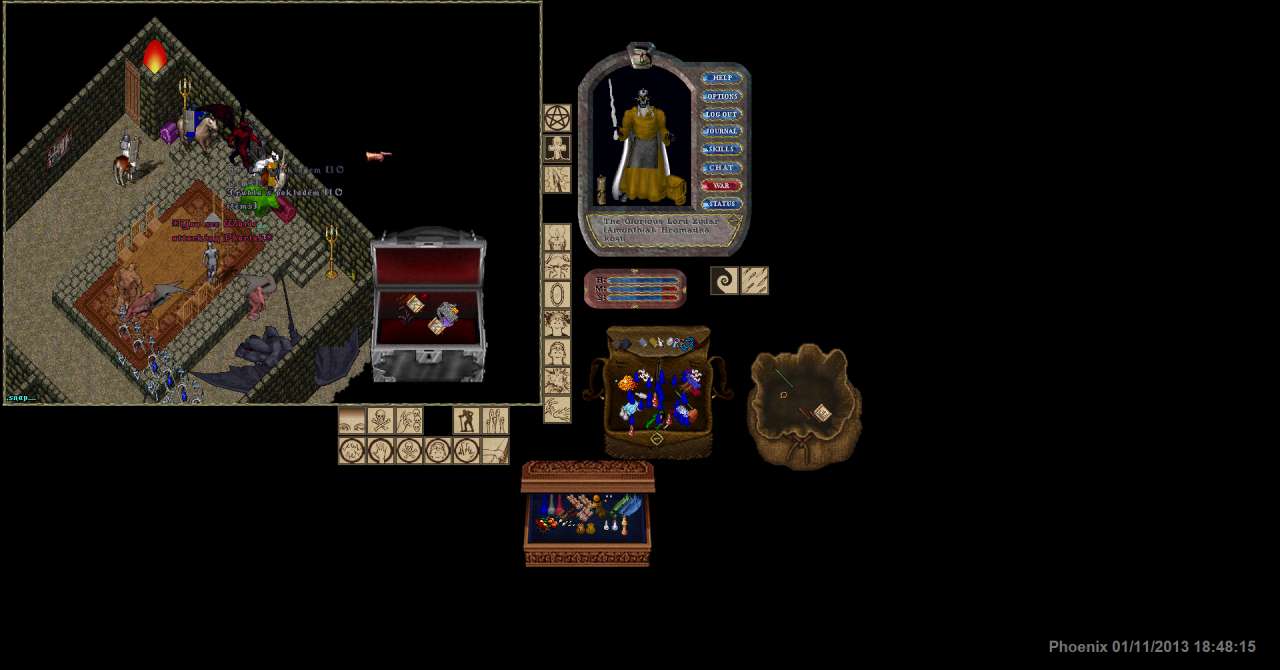Select the map scroll in the leather pouch

click(821, 412)
